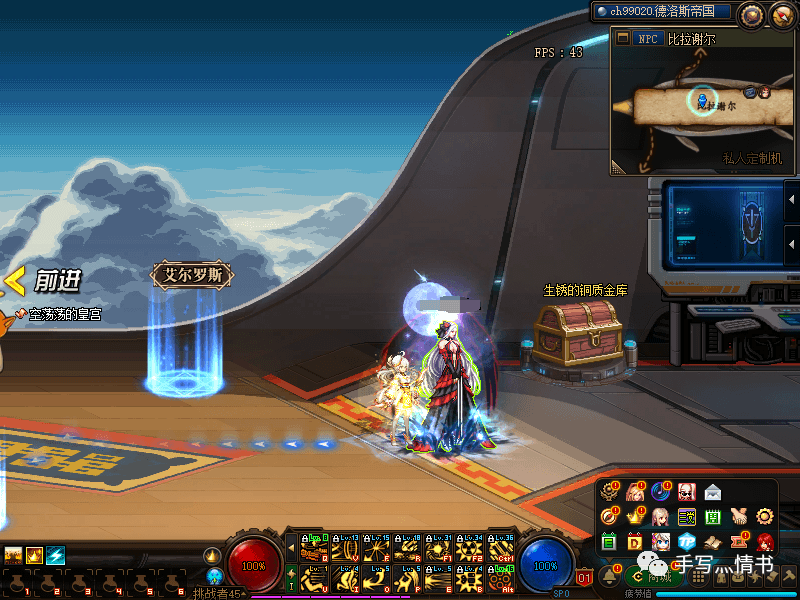This screenshot has width=800, height=600.
Task: Open the mail envelope icon
Action: coord(713,491)
